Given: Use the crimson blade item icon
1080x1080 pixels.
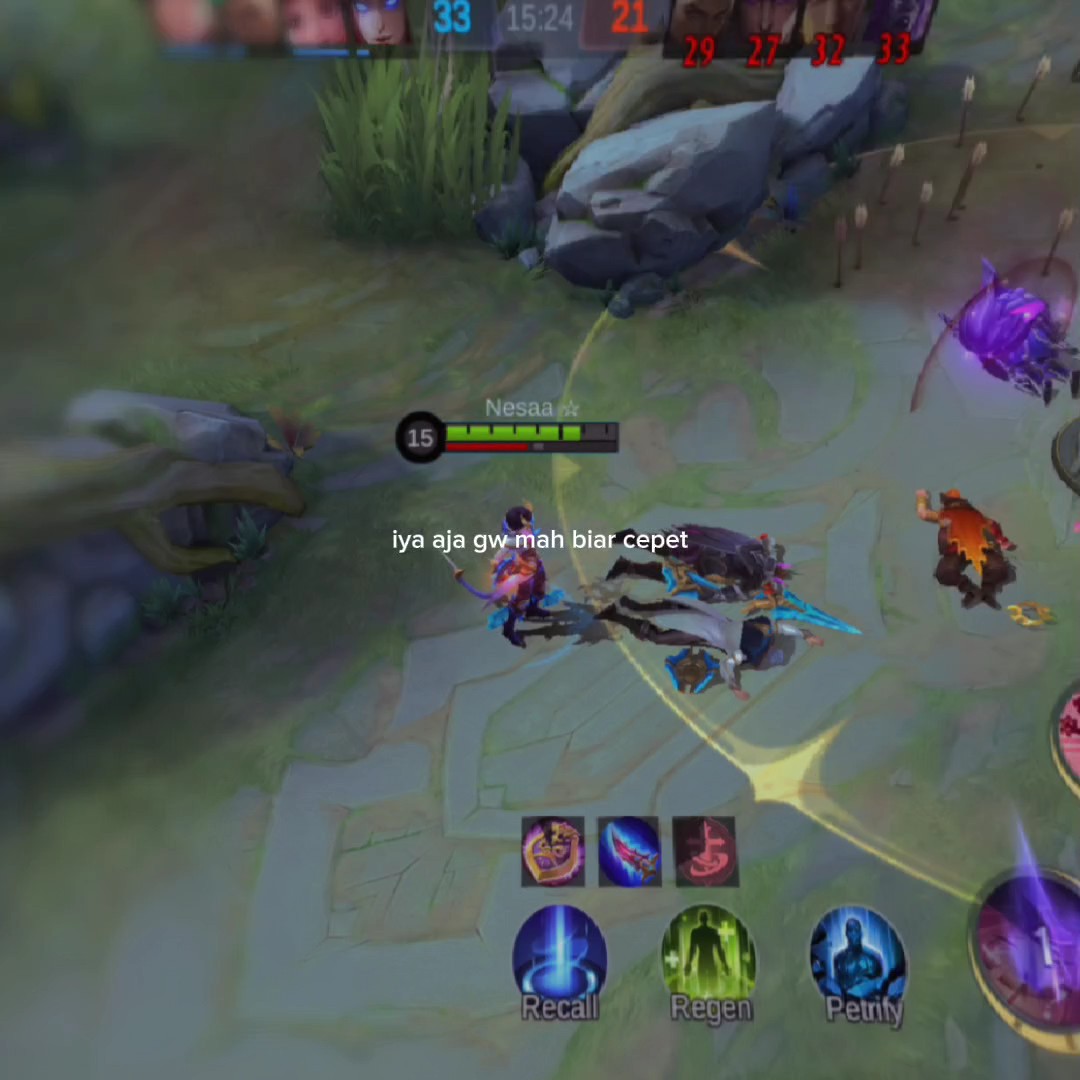Looking at the screenshot, I should (629, 852).
